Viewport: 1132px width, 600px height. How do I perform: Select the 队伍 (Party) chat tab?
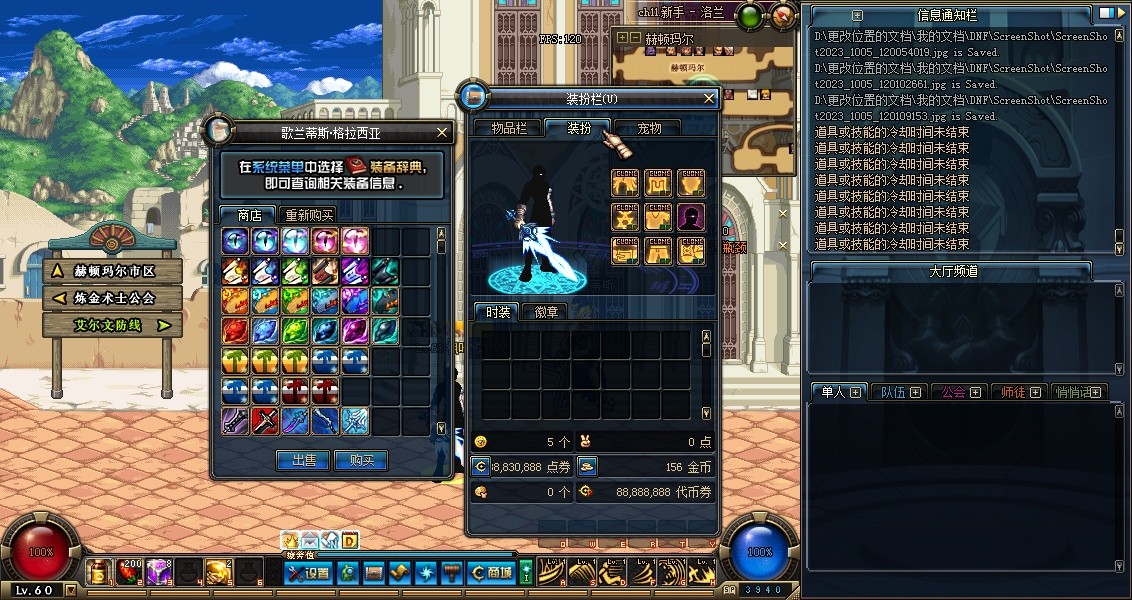pyautogui.click(x=898, y=392)
